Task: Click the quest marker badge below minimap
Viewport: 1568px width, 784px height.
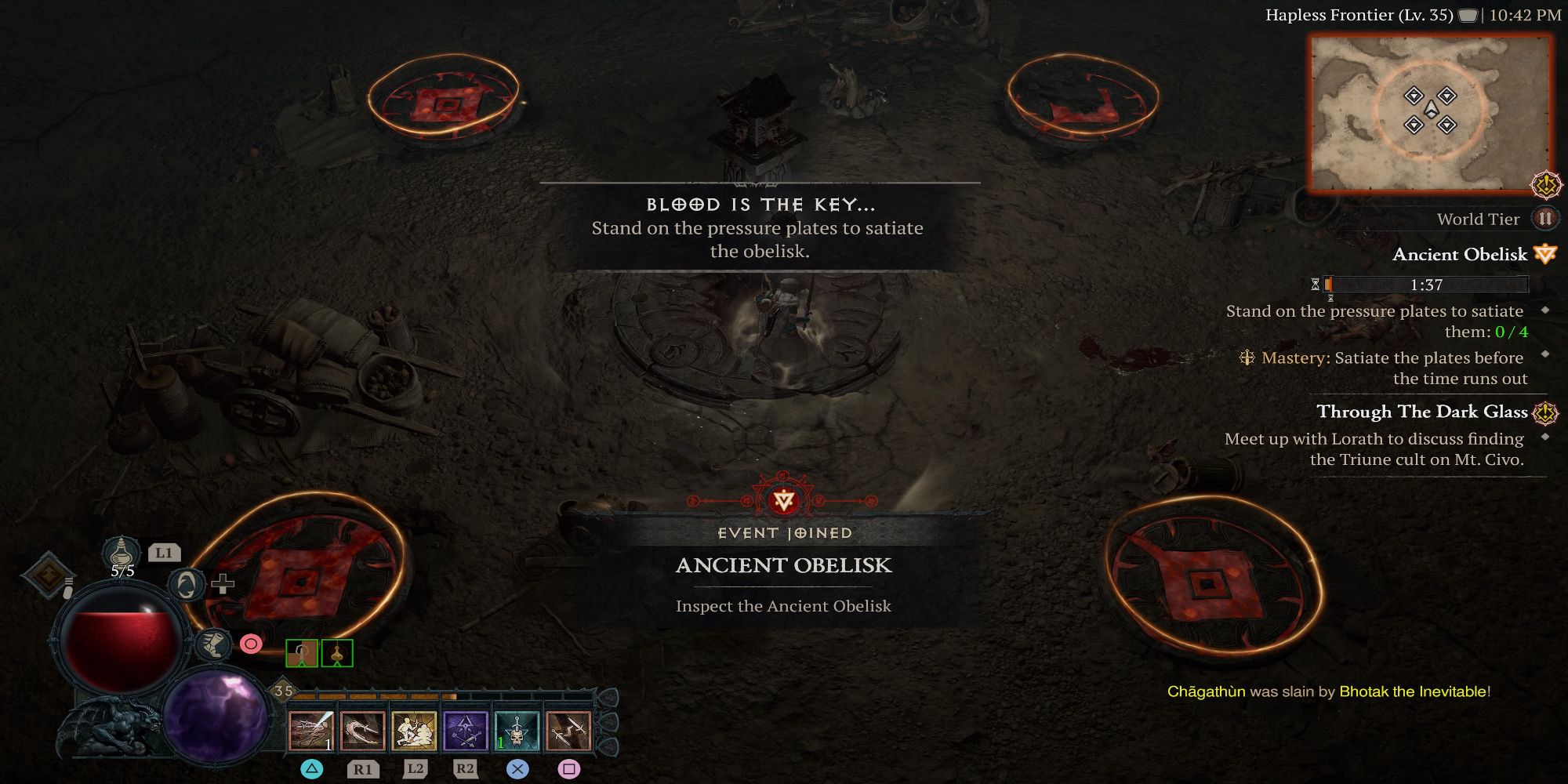Action: [1546, 185]
